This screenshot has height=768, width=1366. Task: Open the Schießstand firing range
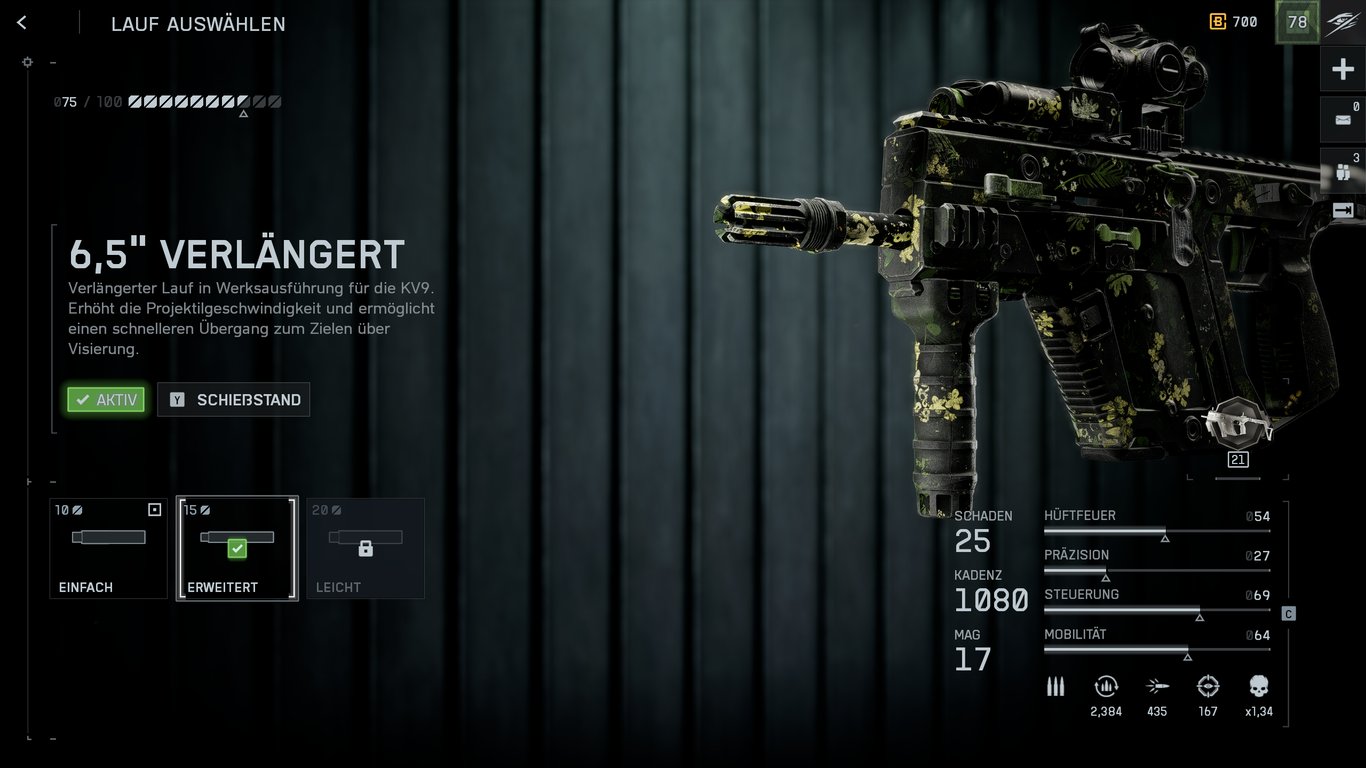pyautogui.click(x=234, y=400)
